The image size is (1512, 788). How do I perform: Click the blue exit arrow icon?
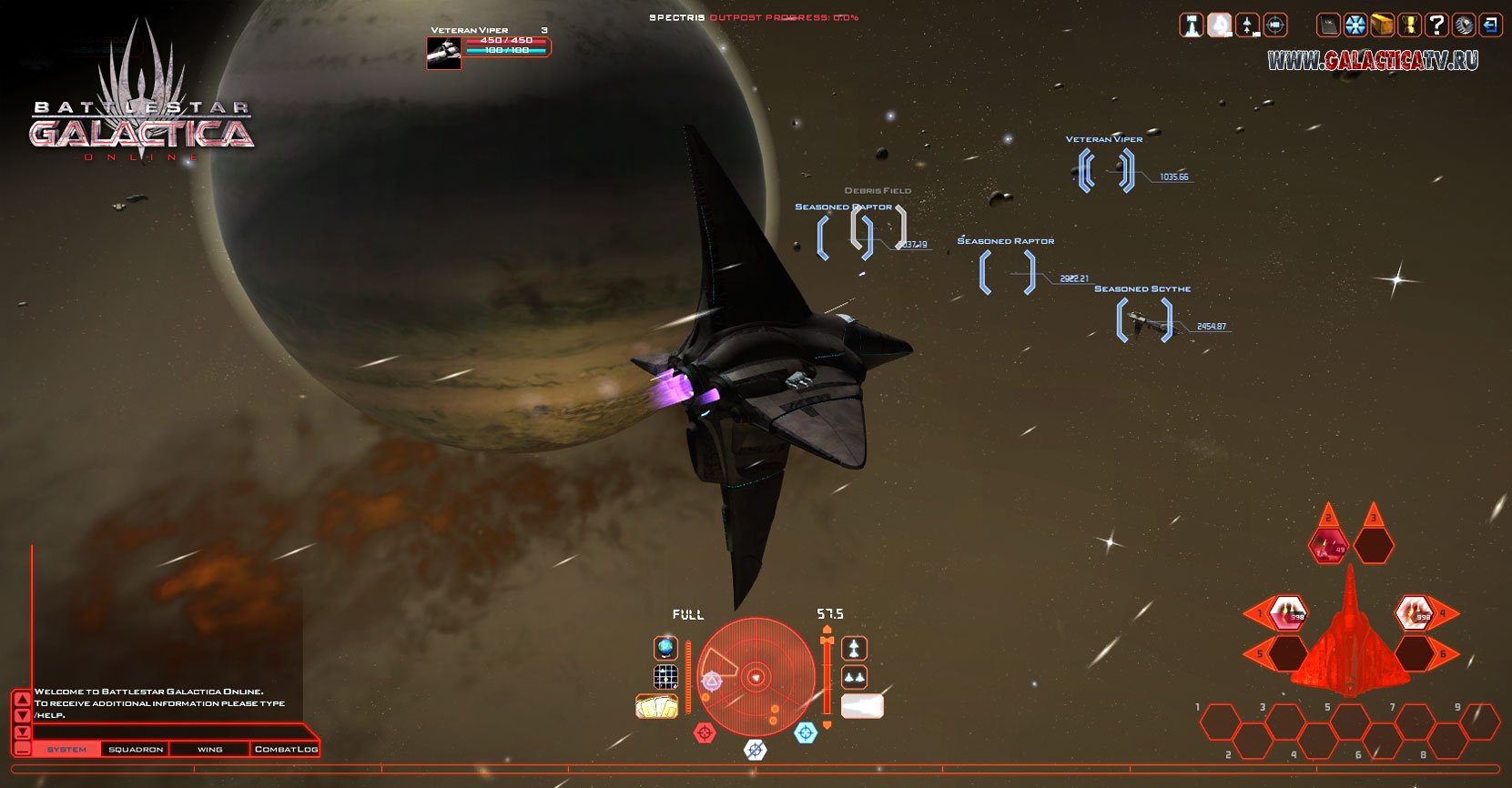(x=1490, y=25)
